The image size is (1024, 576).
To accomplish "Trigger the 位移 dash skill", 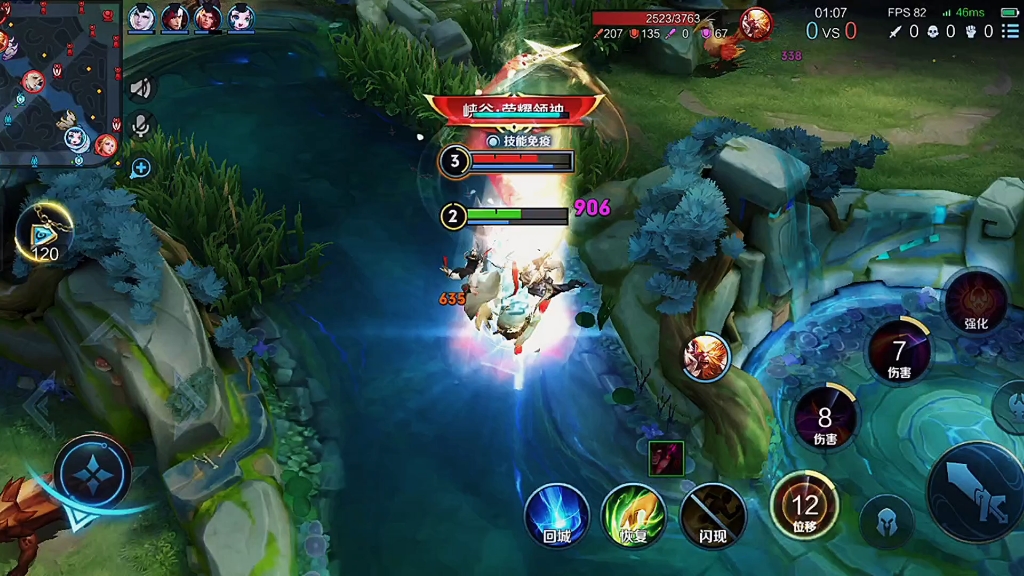I will (x=804, y=506).
